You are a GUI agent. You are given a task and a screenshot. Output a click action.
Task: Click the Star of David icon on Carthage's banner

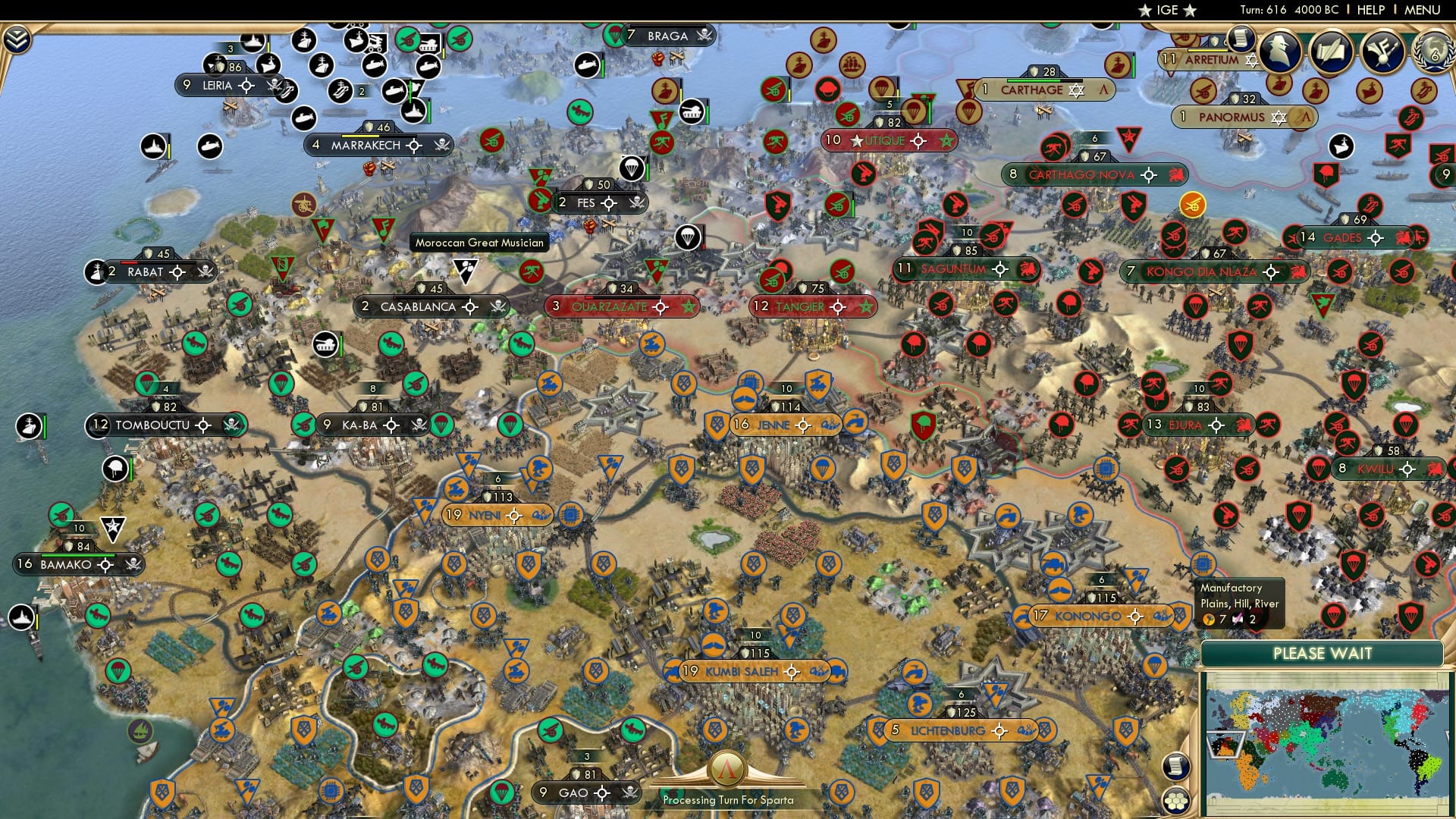click(x=1076, y=89)
